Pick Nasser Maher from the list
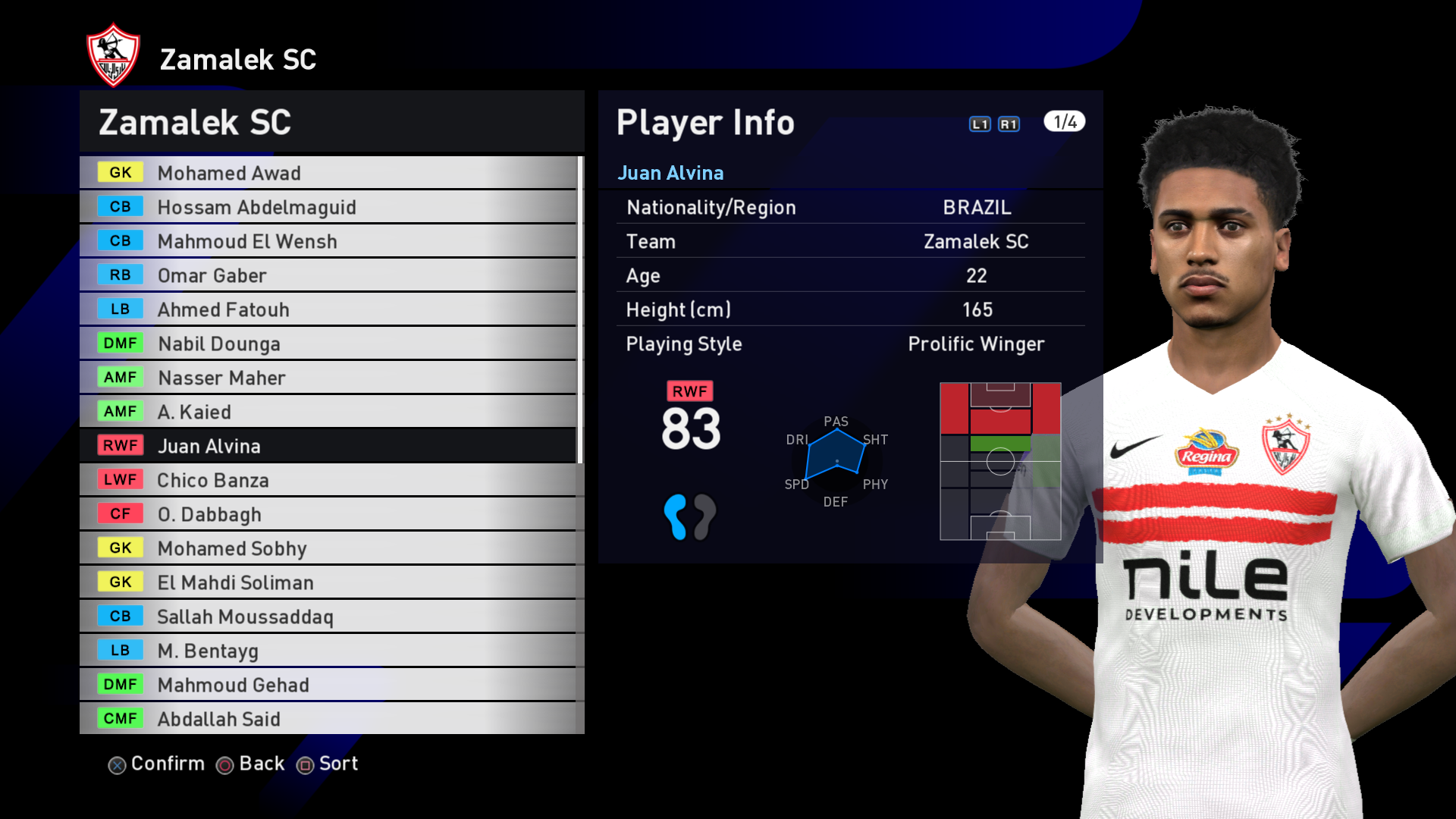Viewport: 1456px width, 819px height. click(328, 378)
